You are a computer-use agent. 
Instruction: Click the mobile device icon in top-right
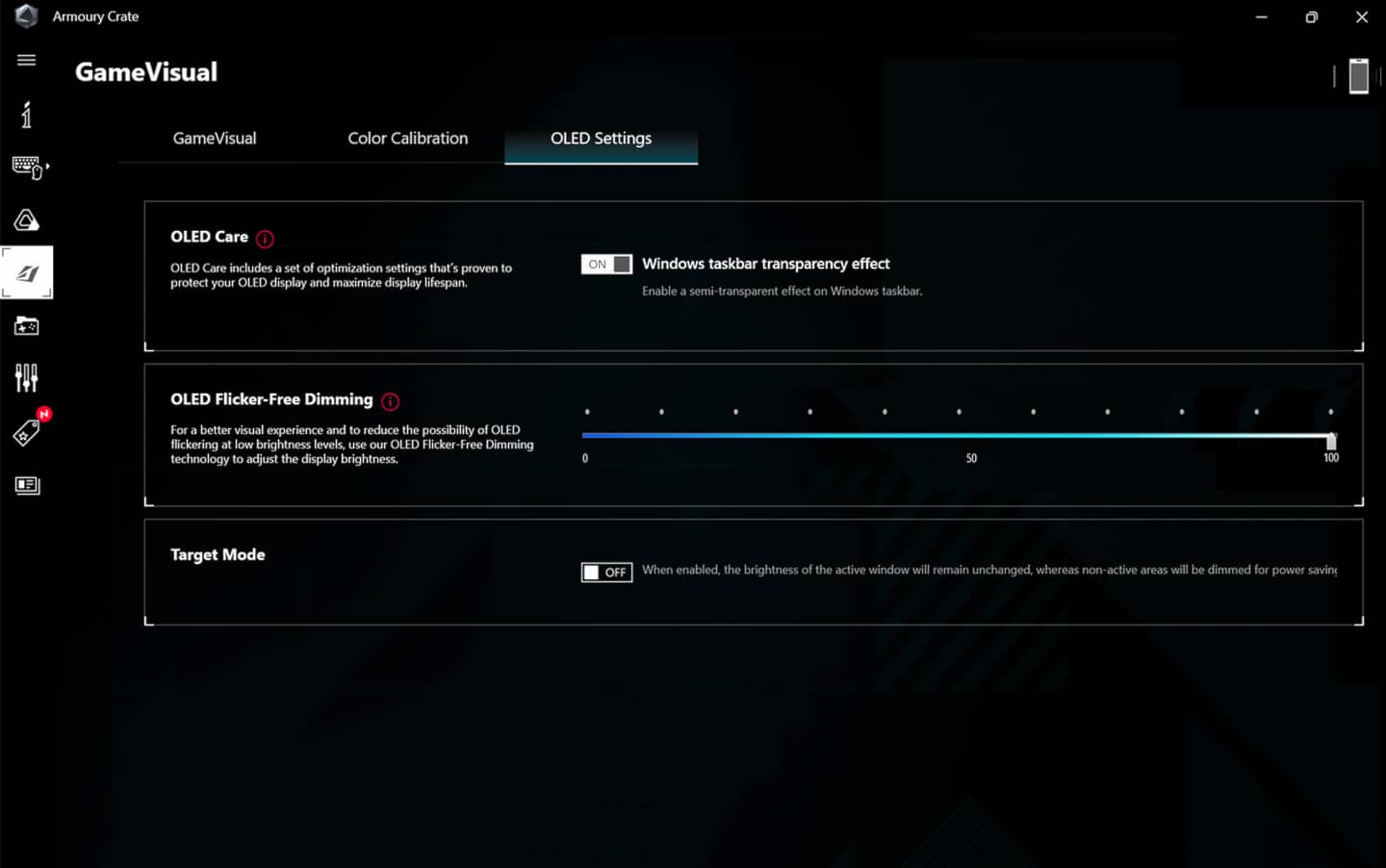coord(1359,76)
